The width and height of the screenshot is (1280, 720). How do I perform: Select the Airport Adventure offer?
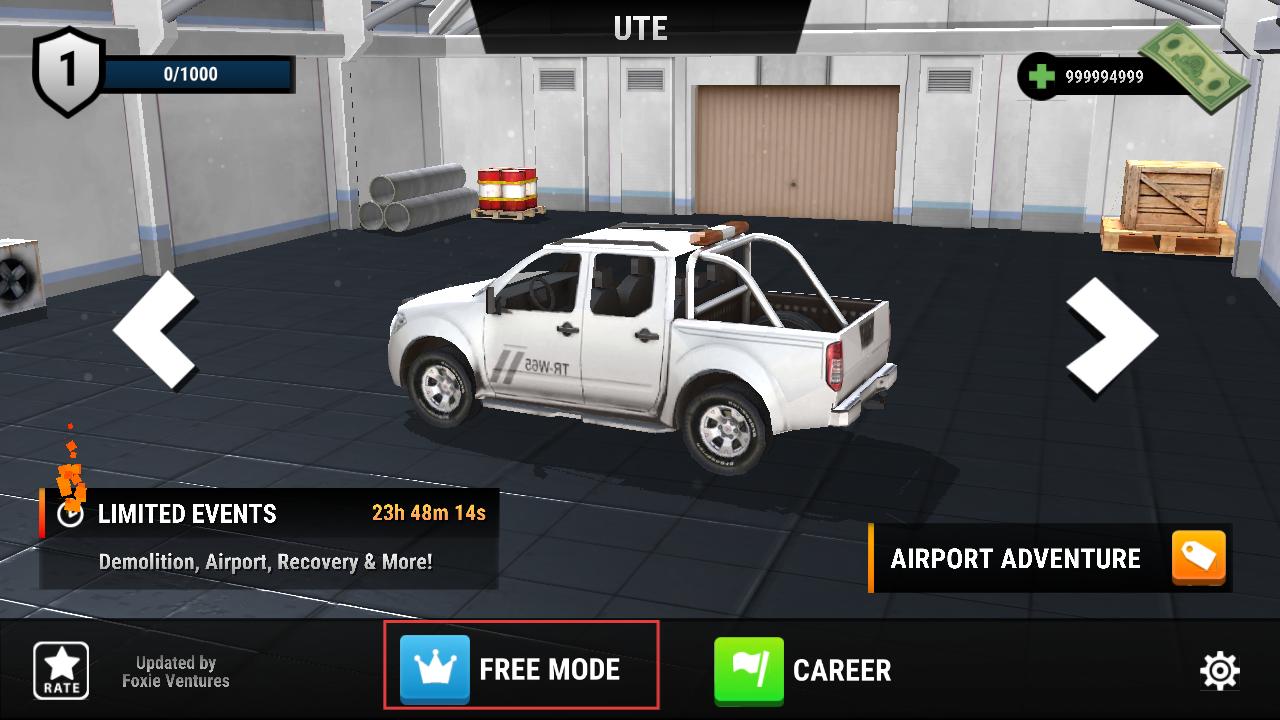1050,558
